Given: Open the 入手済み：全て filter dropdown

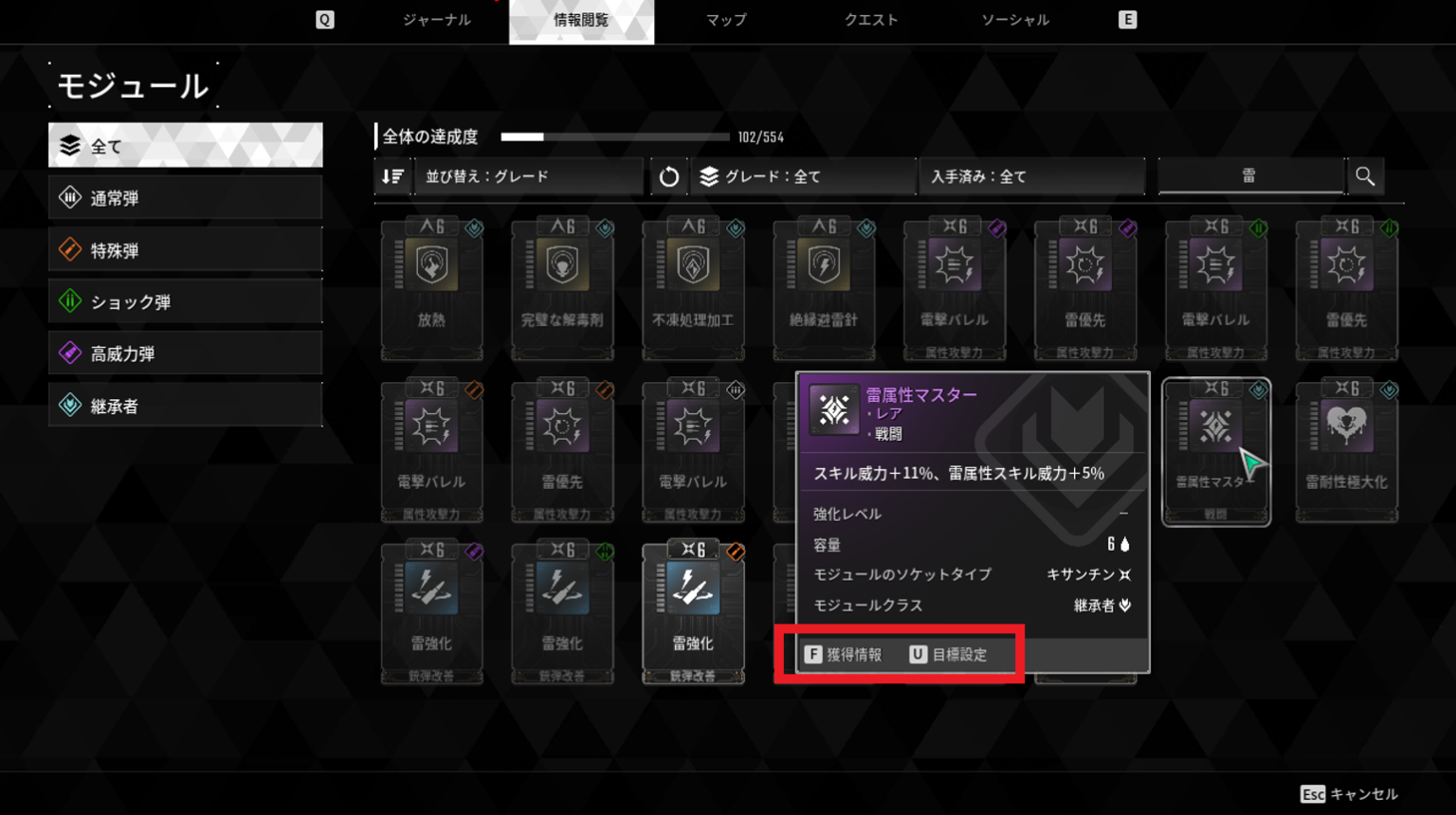Looking at the screenshot, I should [1031, 175].
